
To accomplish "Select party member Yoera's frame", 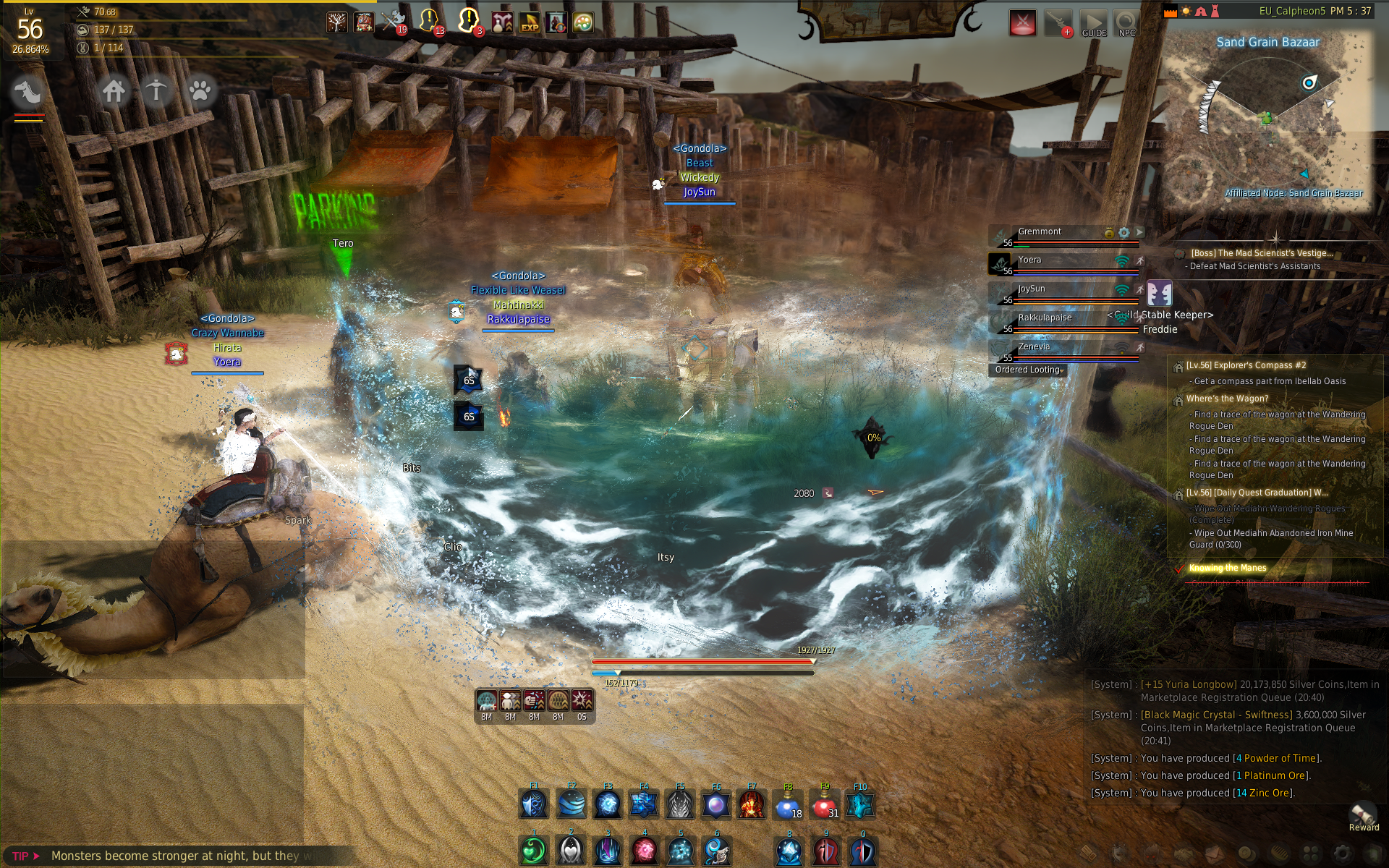I will click(1063, 263).
